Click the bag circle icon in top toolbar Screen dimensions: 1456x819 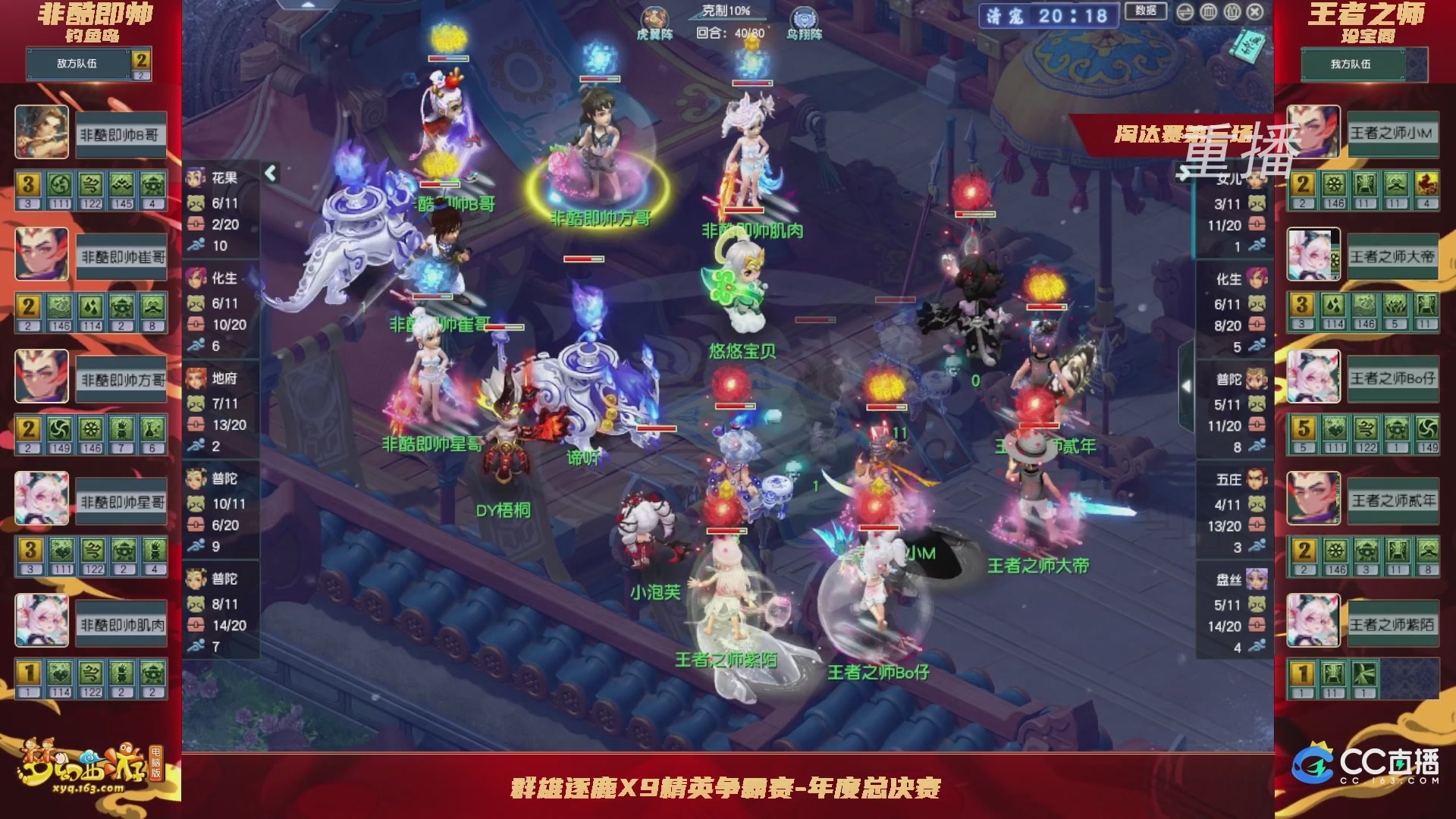(x=1232, y=11)
